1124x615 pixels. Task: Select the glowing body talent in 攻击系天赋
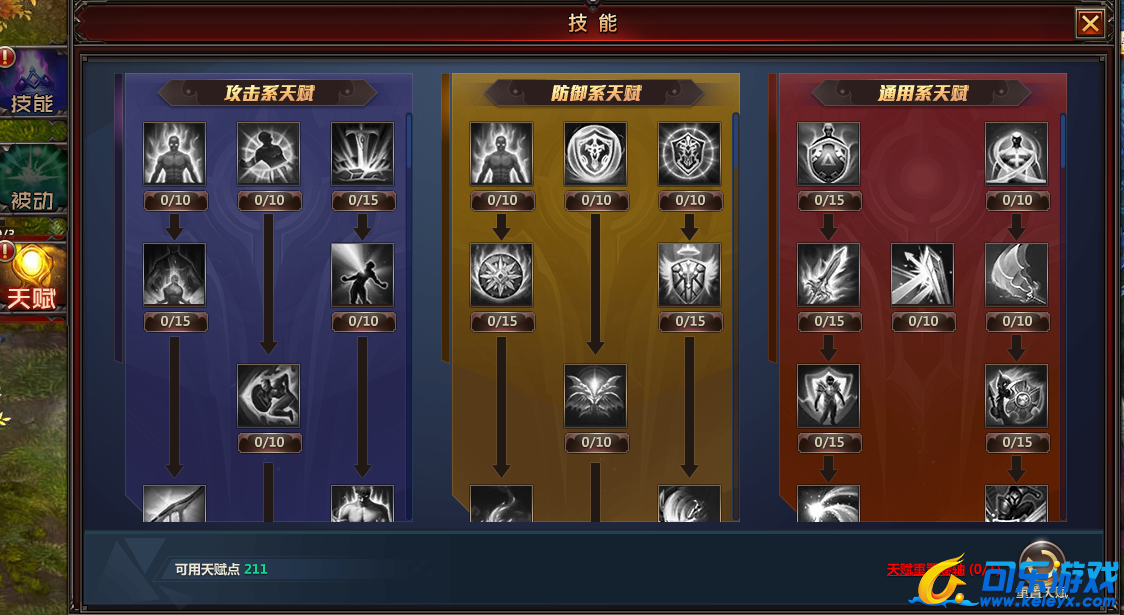point(174,153)
